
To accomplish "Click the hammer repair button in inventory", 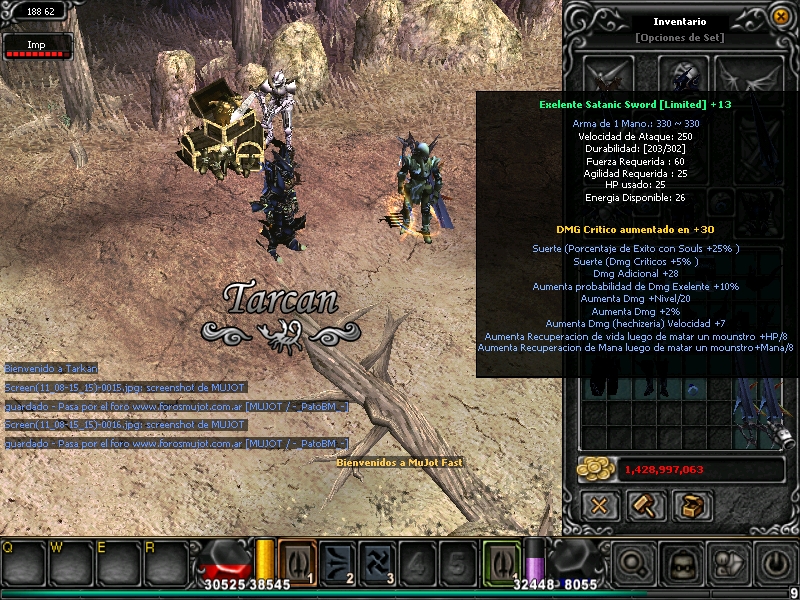I will click(646, 507).
